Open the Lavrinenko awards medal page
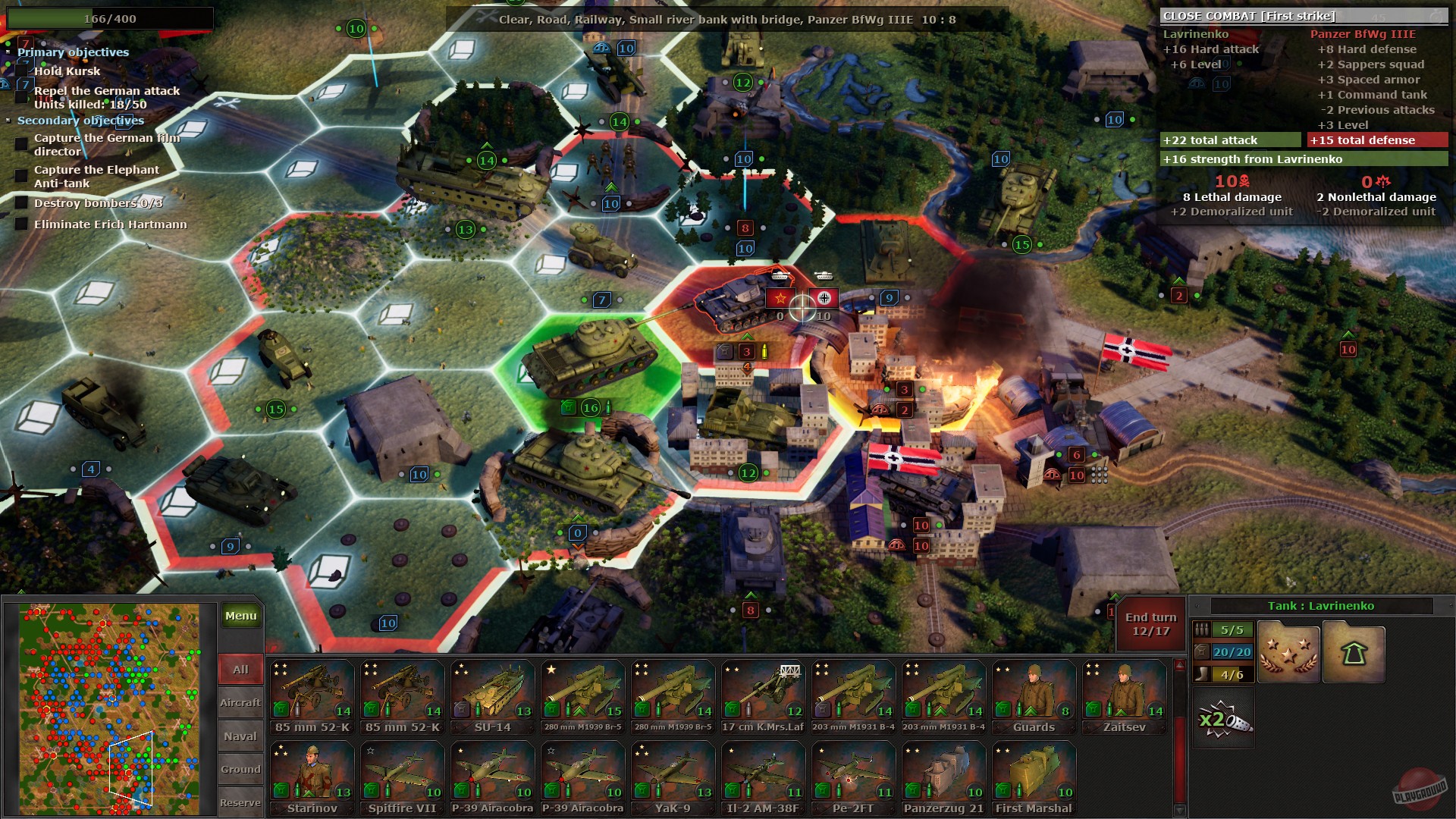The width and height of the screenshot is (1456, 819). pyautogui.click(x=1288, y=652)
